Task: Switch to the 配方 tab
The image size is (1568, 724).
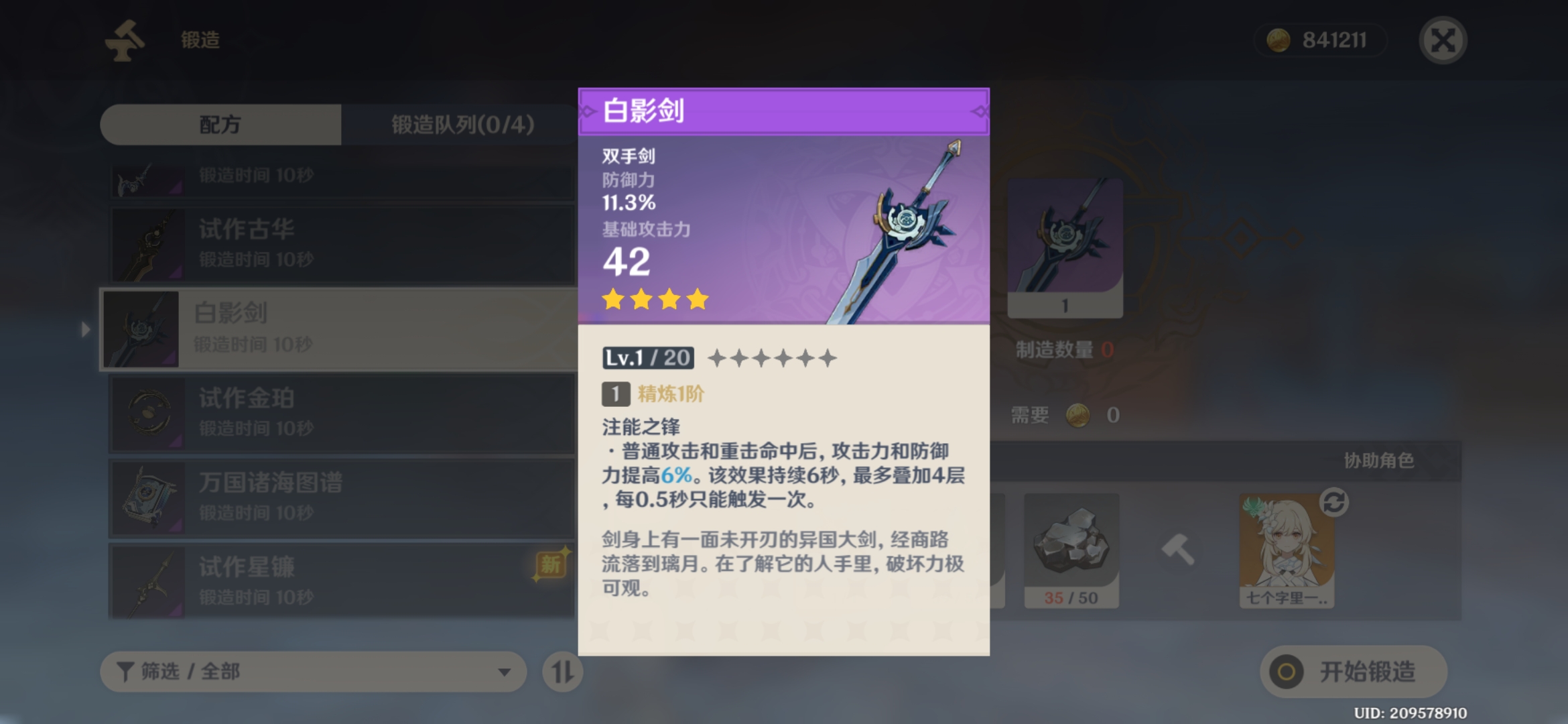Action: click(x=220, y=125)
